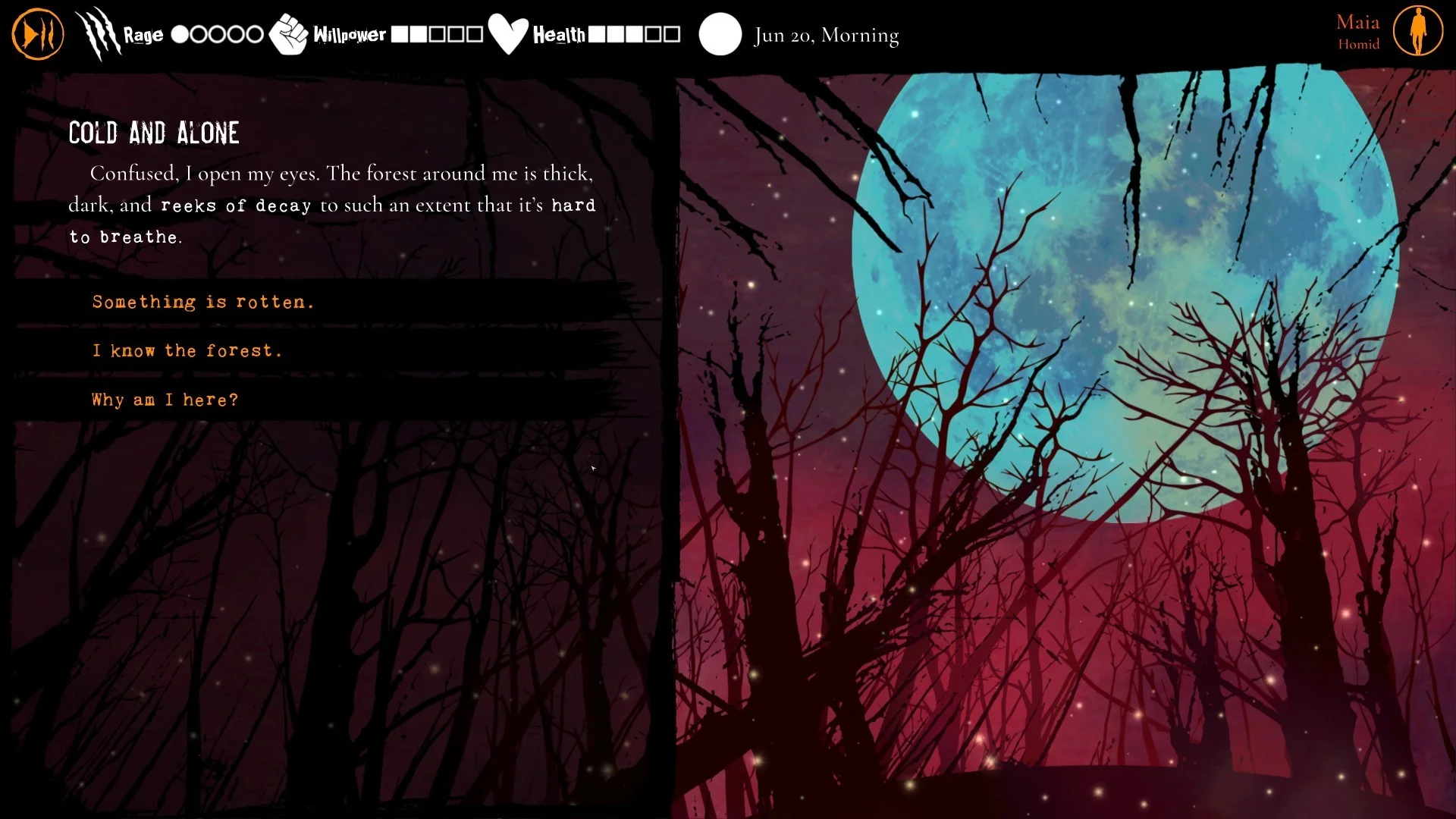Open details via the 'Jun 20, Morning' date display

[825, 35]
